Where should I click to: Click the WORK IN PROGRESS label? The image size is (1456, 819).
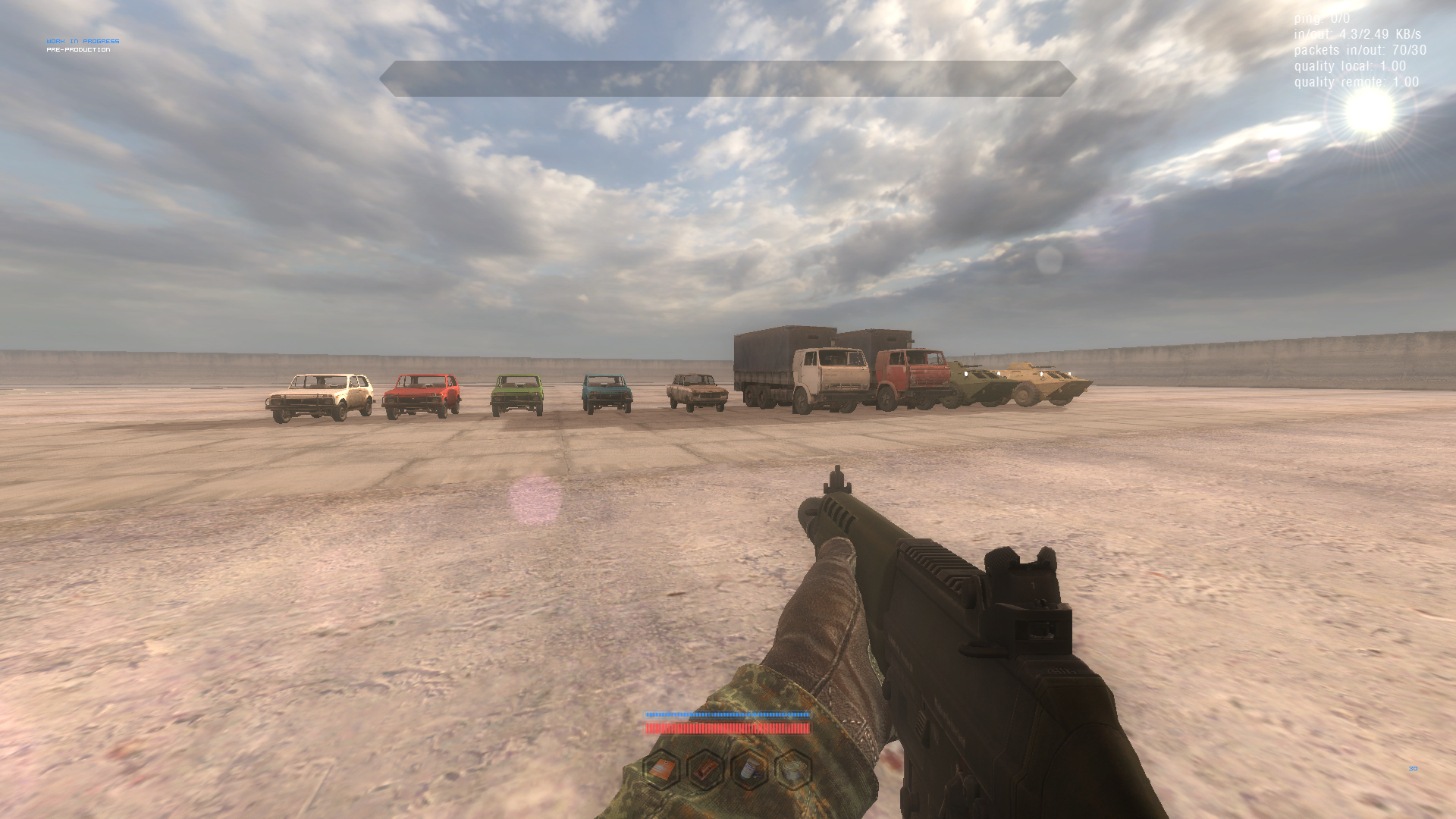point(82,40)
